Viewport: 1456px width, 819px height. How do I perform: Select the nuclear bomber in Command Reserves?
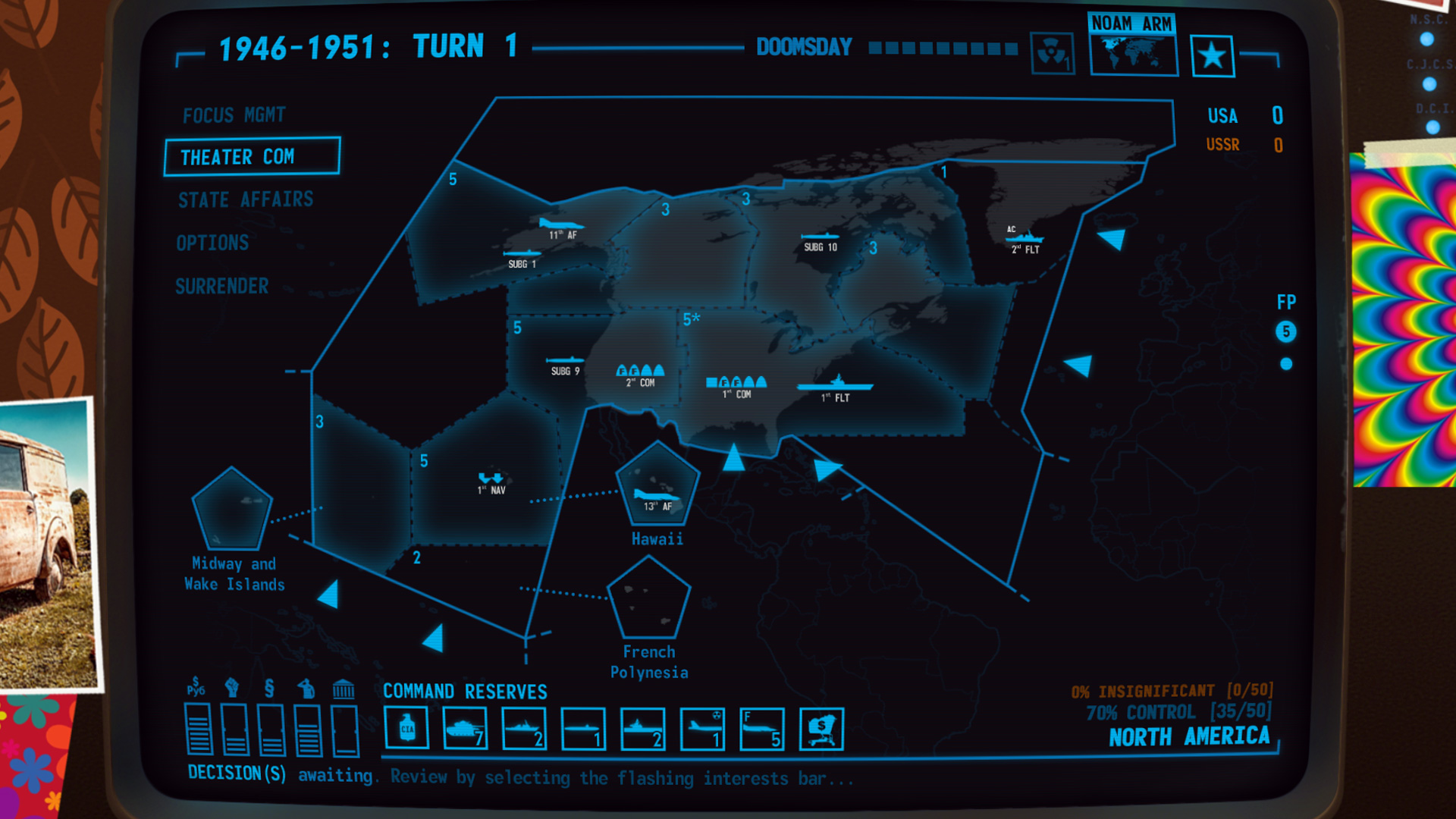tap(701, 727)
